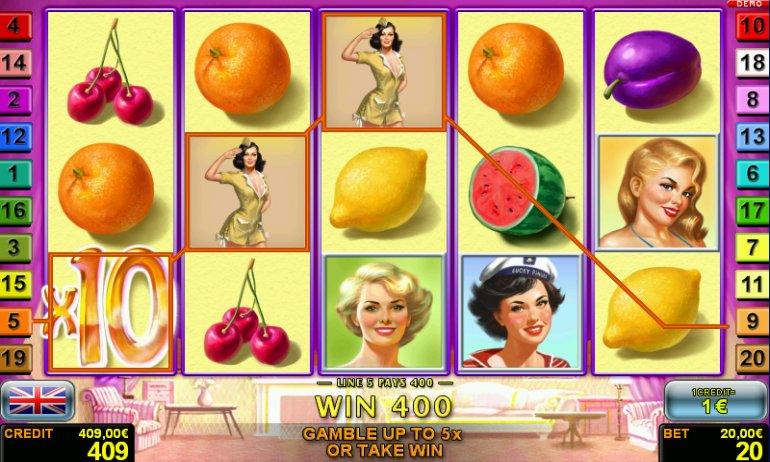
Task: Show payline number 17
Action: 752,210
